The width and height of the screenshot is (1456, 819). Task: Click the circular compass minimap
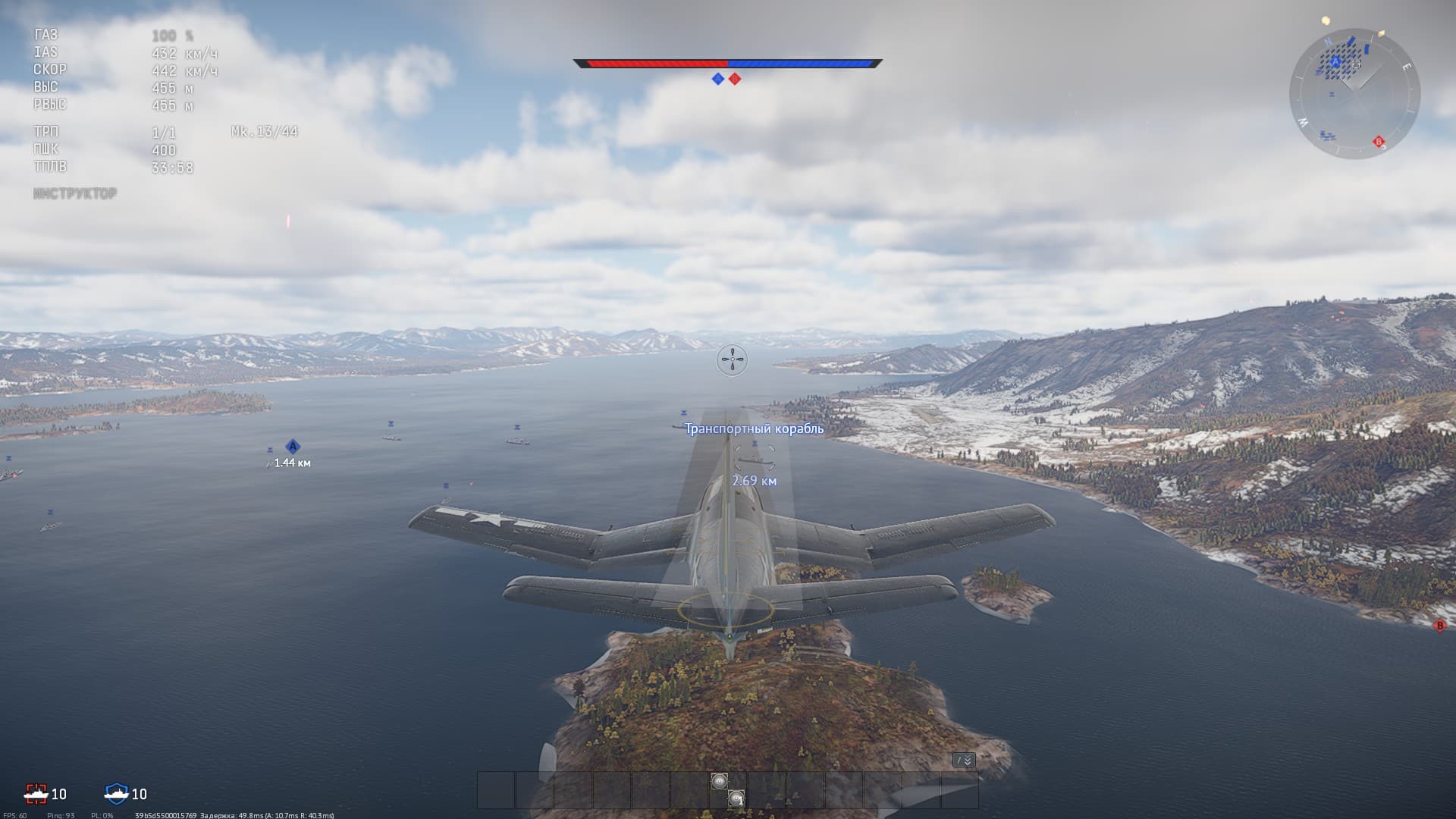(1354, 94)
